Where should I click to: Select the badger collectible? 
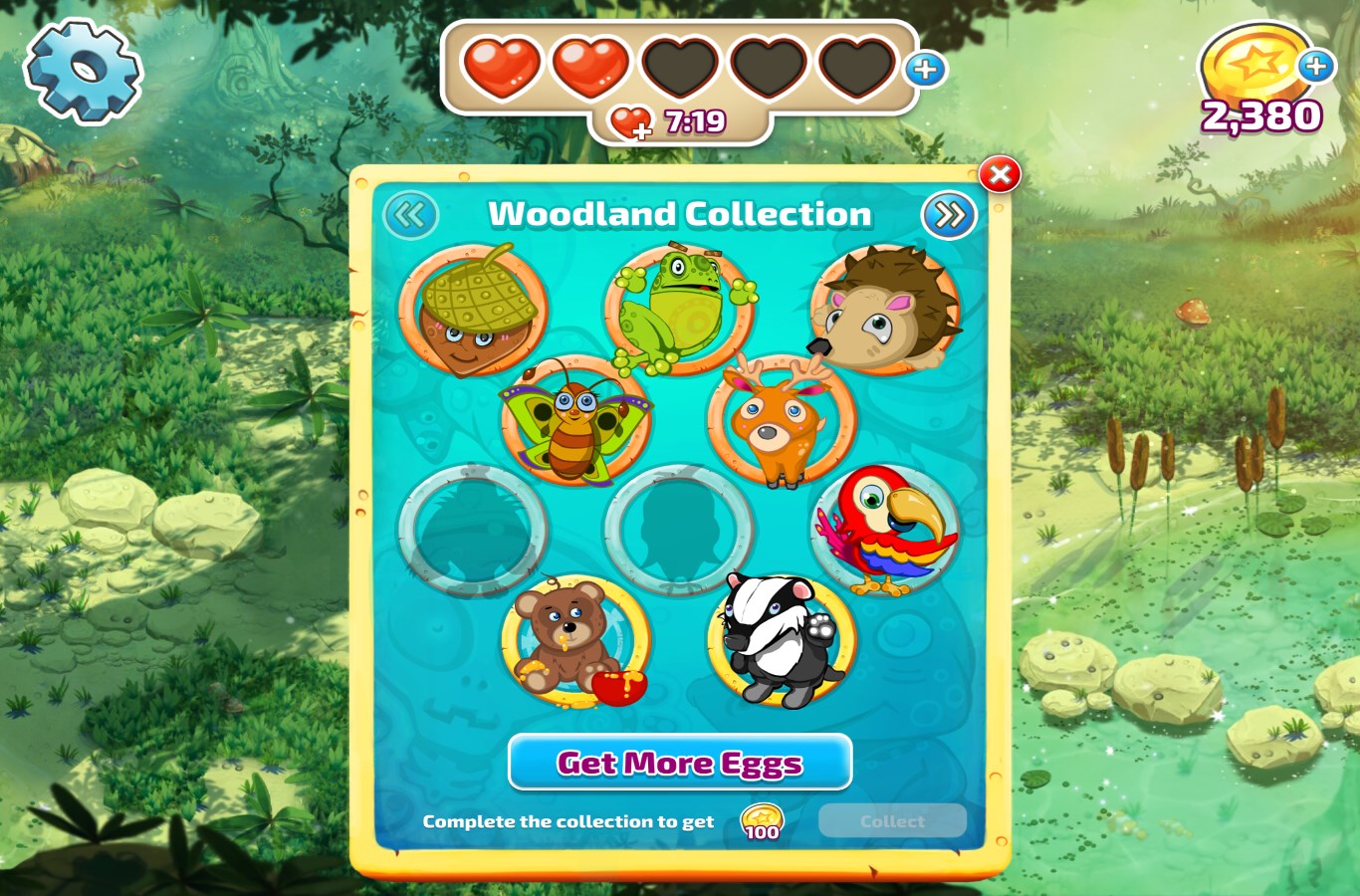[x=782, y=641]
